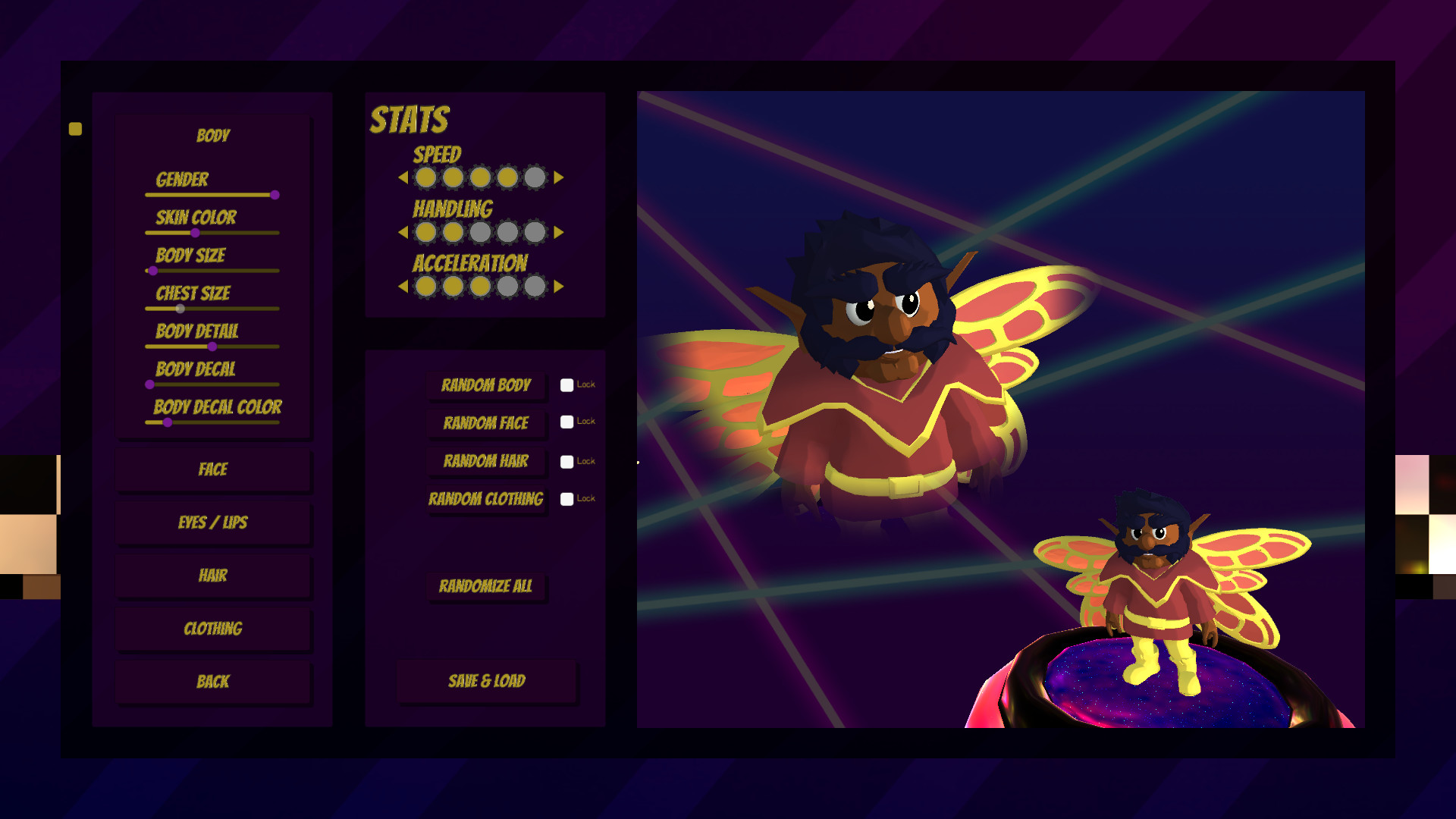
Task: Toggle the Lock beside Random Face
Action: [566, 422]
